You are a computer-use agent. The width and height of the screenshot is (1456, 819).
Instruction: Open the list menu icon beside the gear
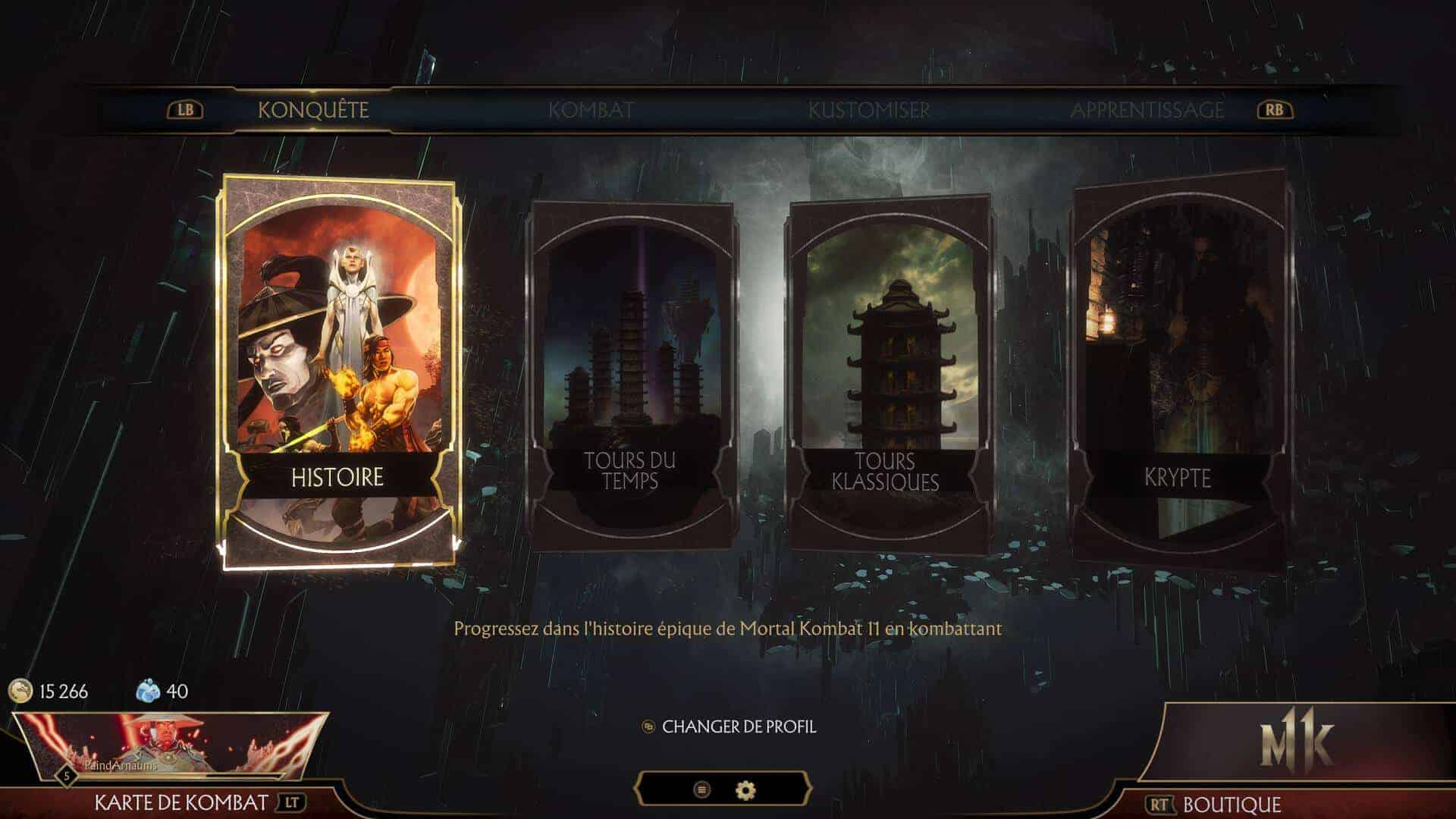point(702,790)
